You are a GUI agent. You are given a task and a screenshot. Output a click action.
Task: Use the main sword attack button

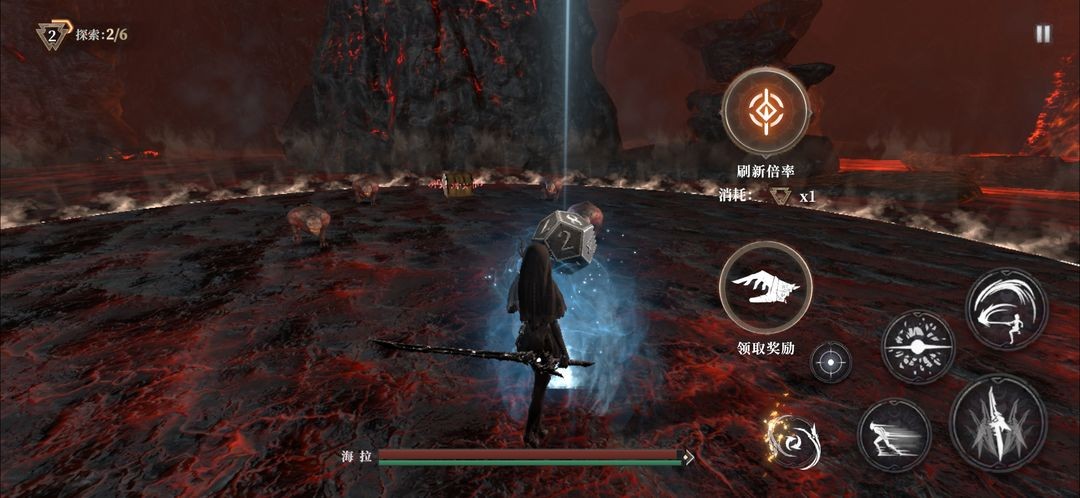[997, 423]
